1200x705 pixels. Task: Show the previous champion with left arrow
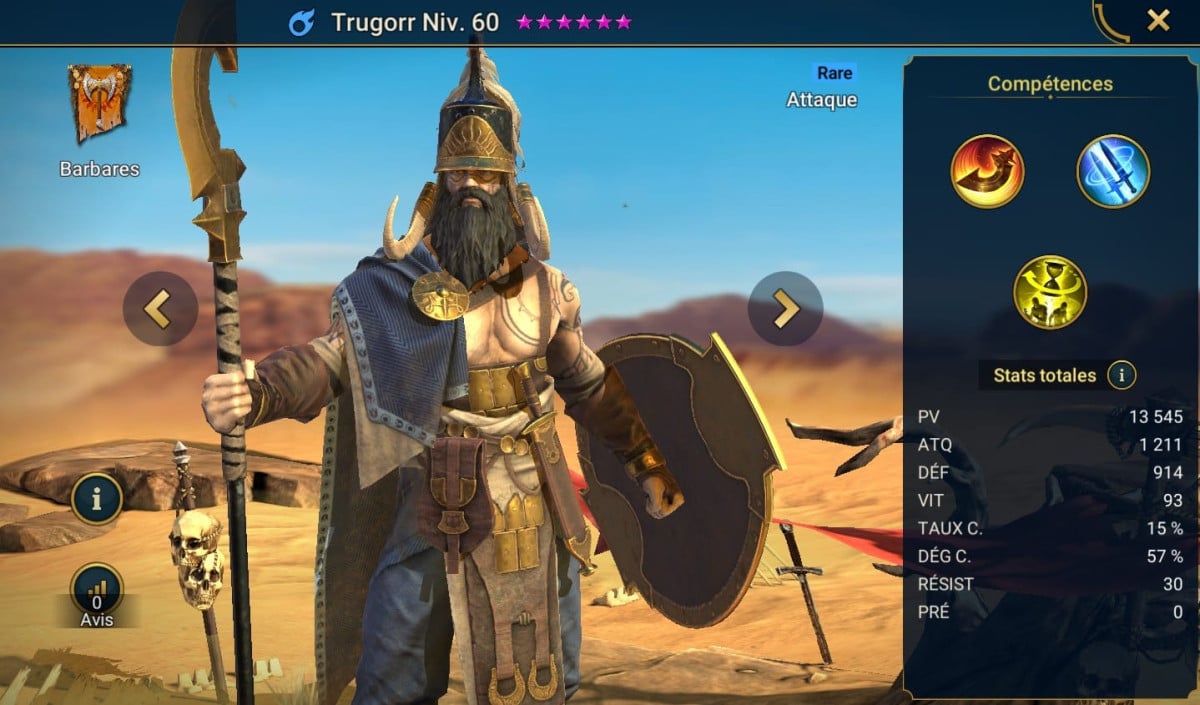[x=160, y=309]
